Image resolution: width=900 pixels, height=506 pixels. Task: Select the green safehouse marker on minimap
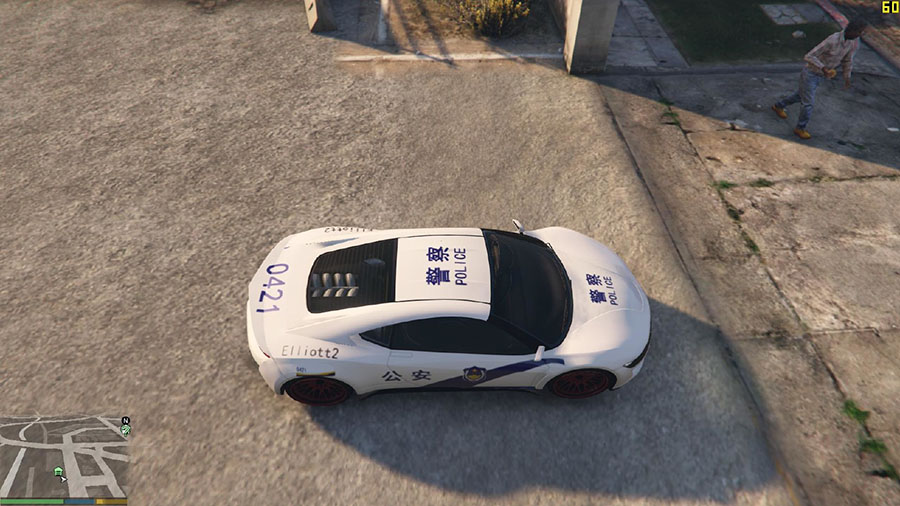(x=58, y=470)
